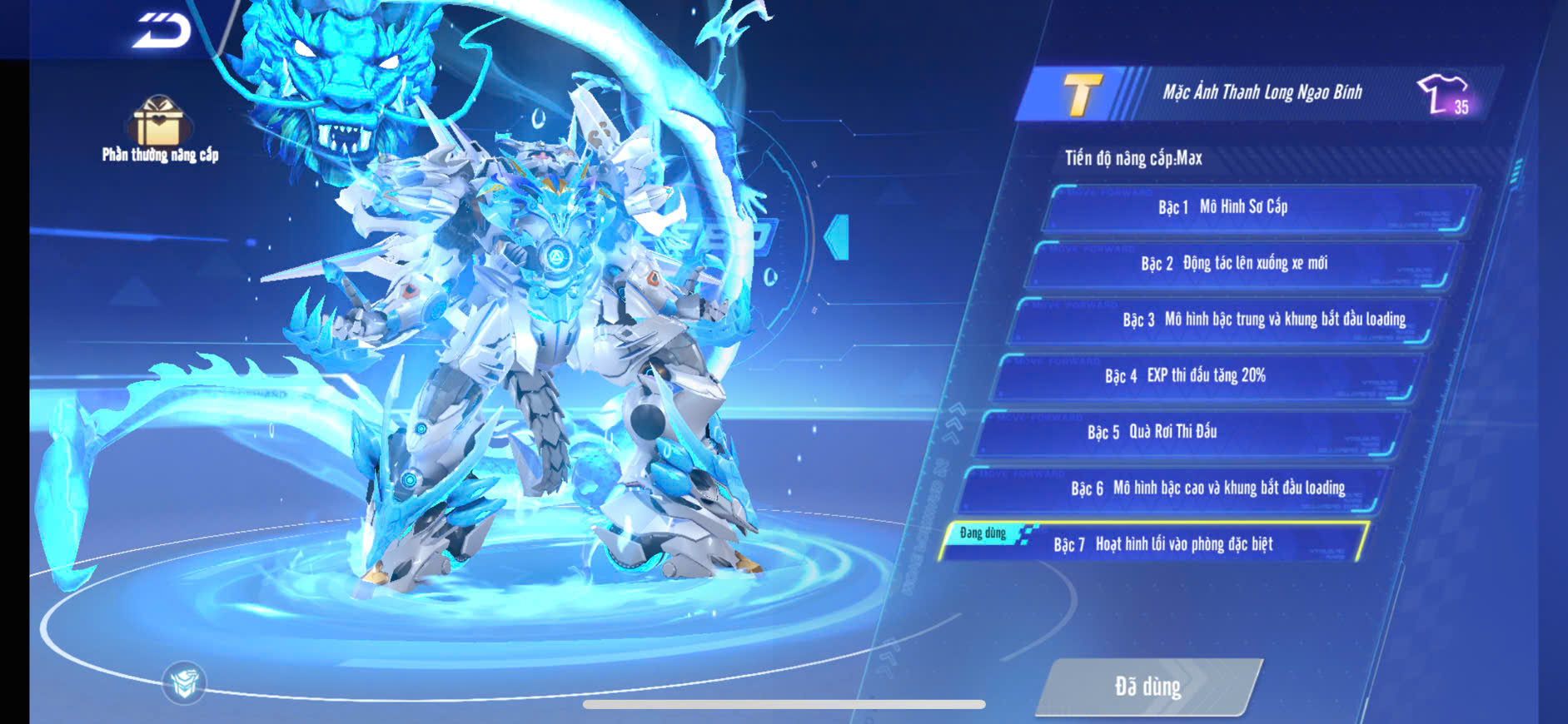Select Bậc 5 Quà Rơi Thi Đấu

pyautogui.click(x=1188, y=433)
